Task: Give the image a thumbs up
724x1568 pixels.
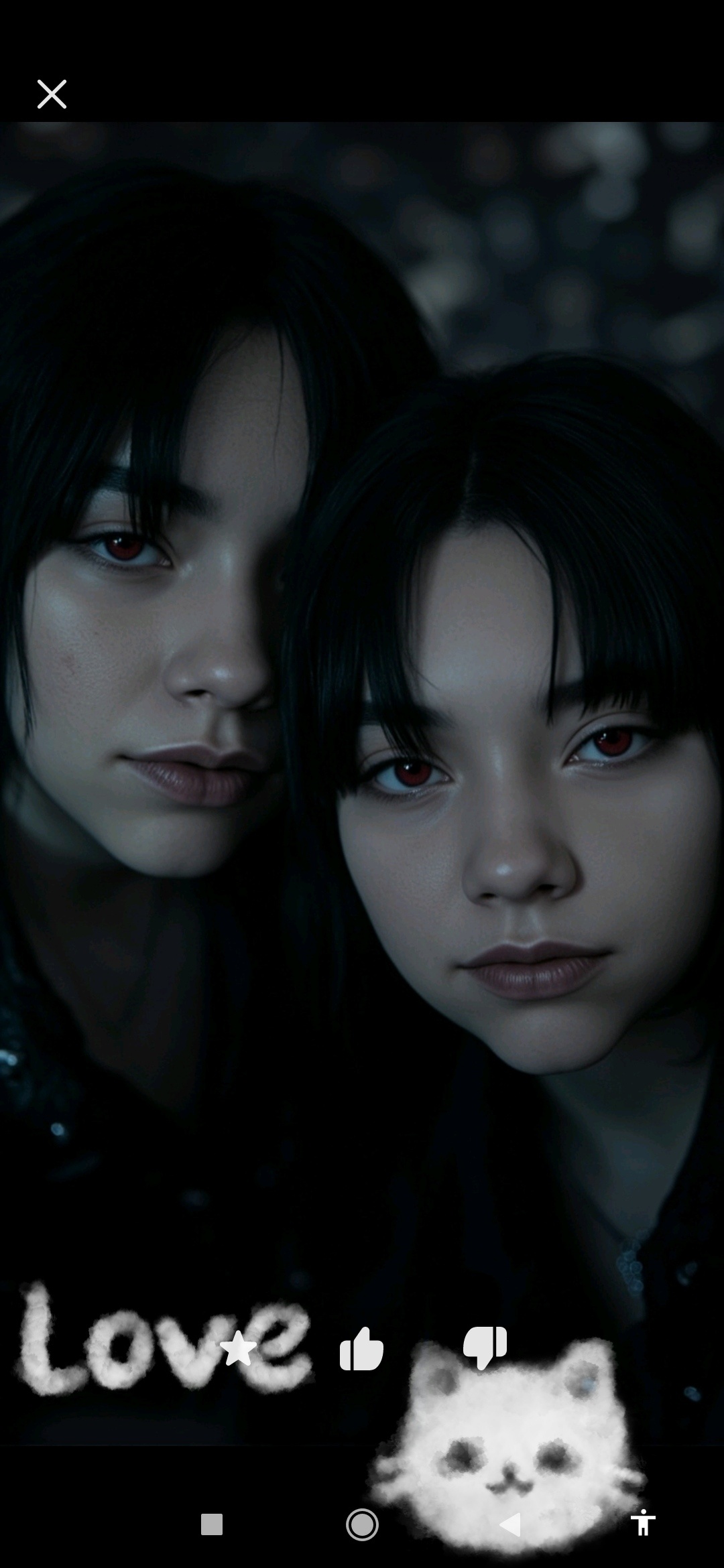Action: [x=361, y=1348]
